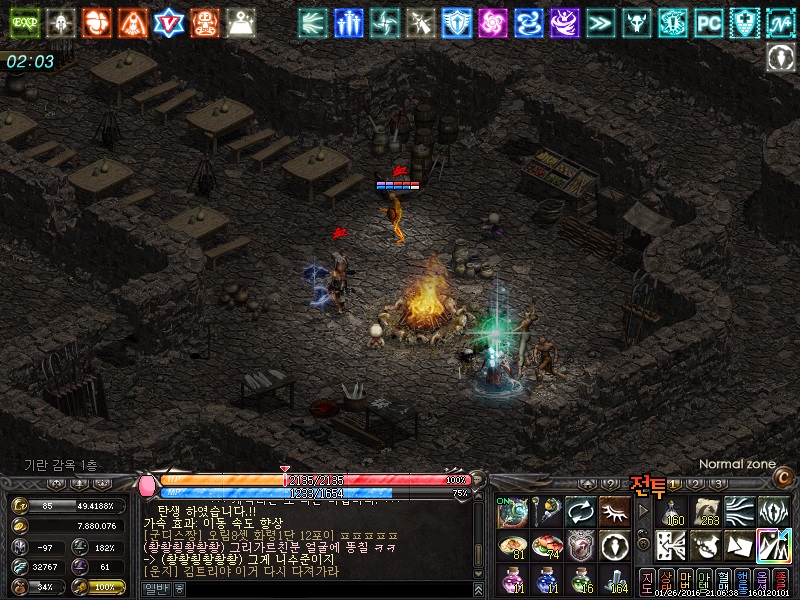
Task: Use the blue mana potion slot
Action: click(x=546, y=580)
